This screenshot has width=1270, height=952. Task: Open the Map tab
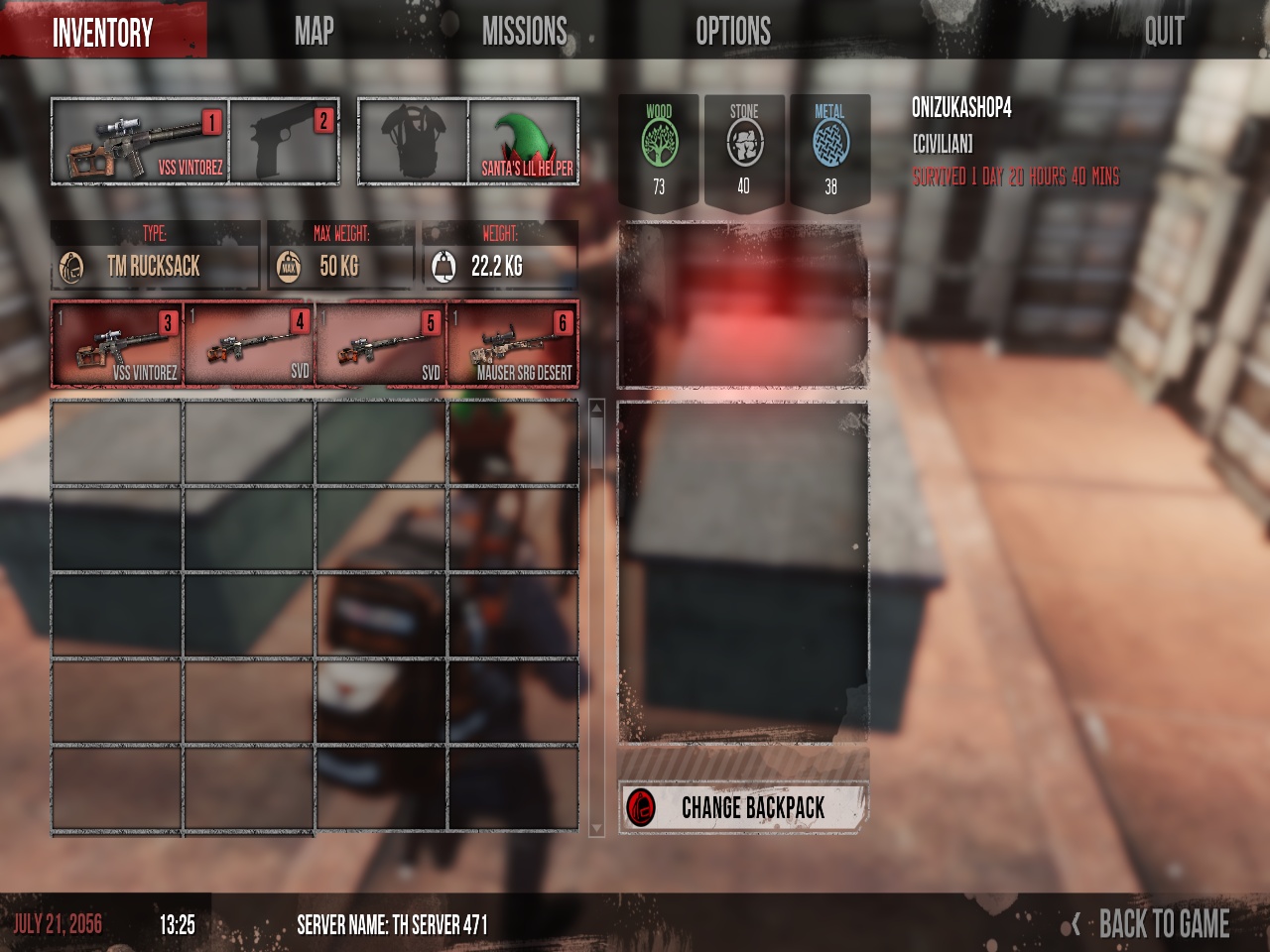point(314,32)
